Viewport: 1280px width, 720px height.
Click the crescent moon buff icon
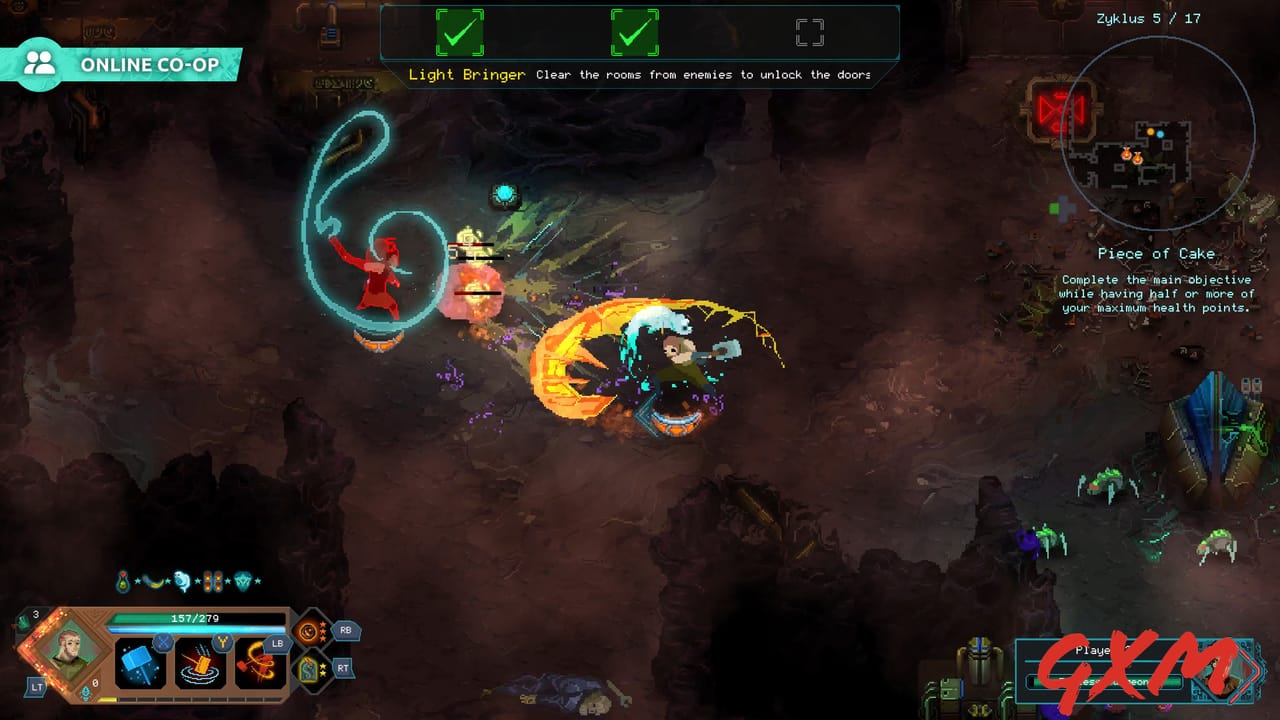153,581
